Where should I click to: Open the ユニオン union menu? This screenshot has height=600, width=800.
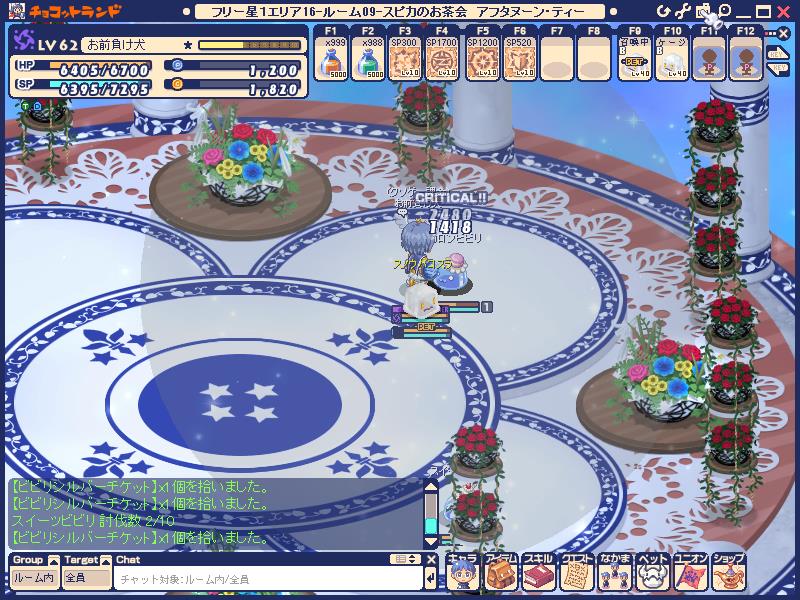[x=689, y=573]
